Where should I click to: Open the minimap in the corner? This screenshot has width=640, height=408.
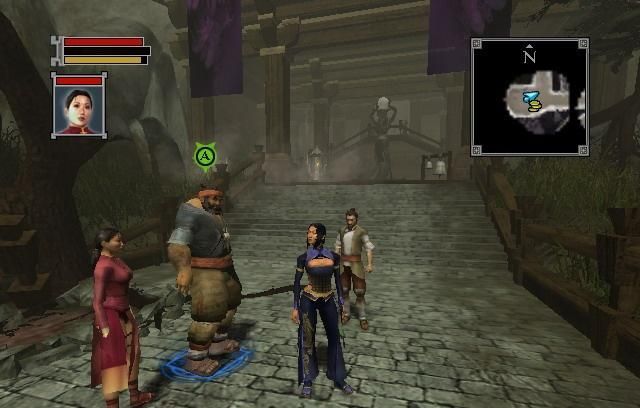pyautogui.click(x=530, y=97)
